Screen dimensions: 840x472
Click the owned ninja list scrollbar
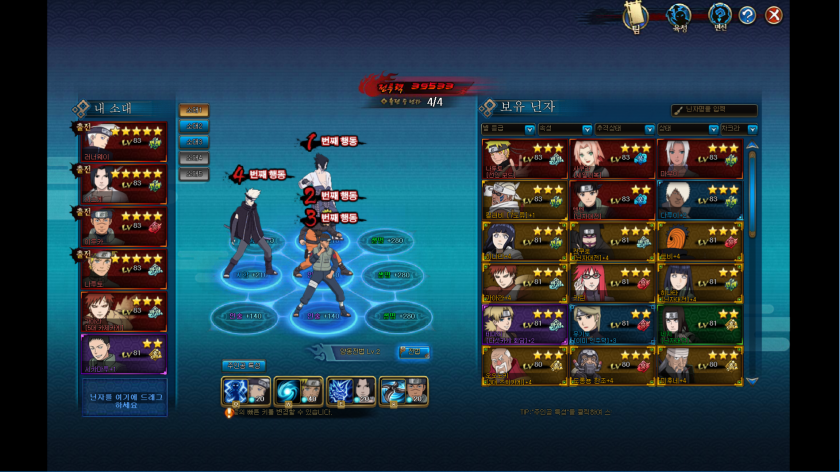(x=752, y=260)
